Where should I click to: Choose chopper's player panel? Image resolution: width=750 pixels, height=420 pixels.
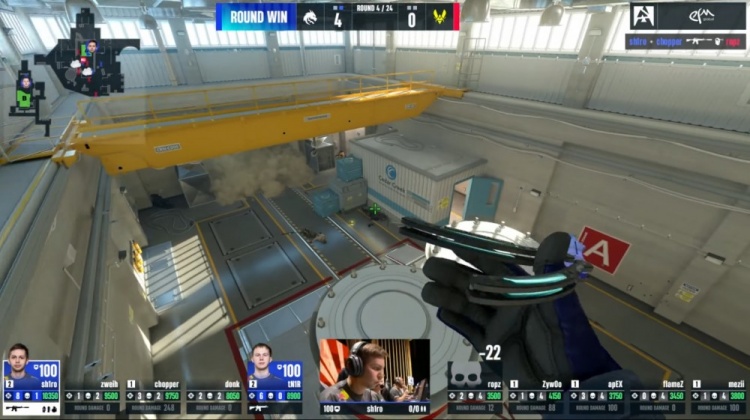tap(154, 396)
